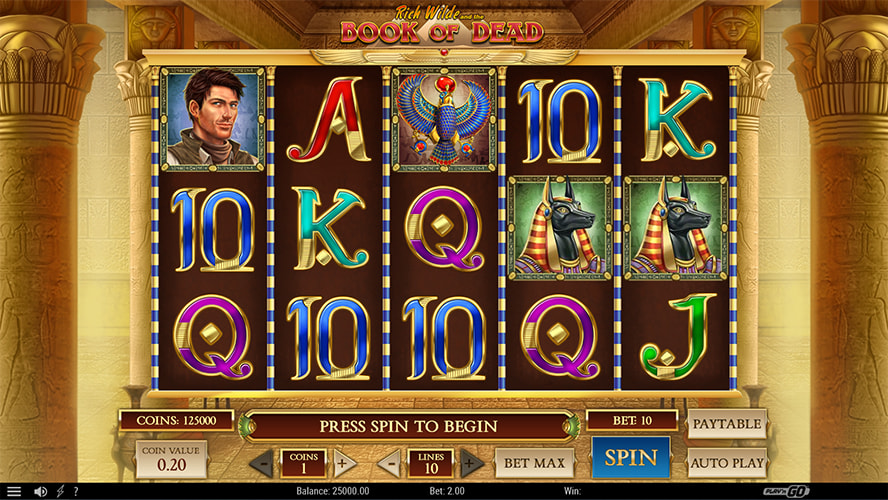
Task: Open the PAYTABLE
Action: click(726, 424)
